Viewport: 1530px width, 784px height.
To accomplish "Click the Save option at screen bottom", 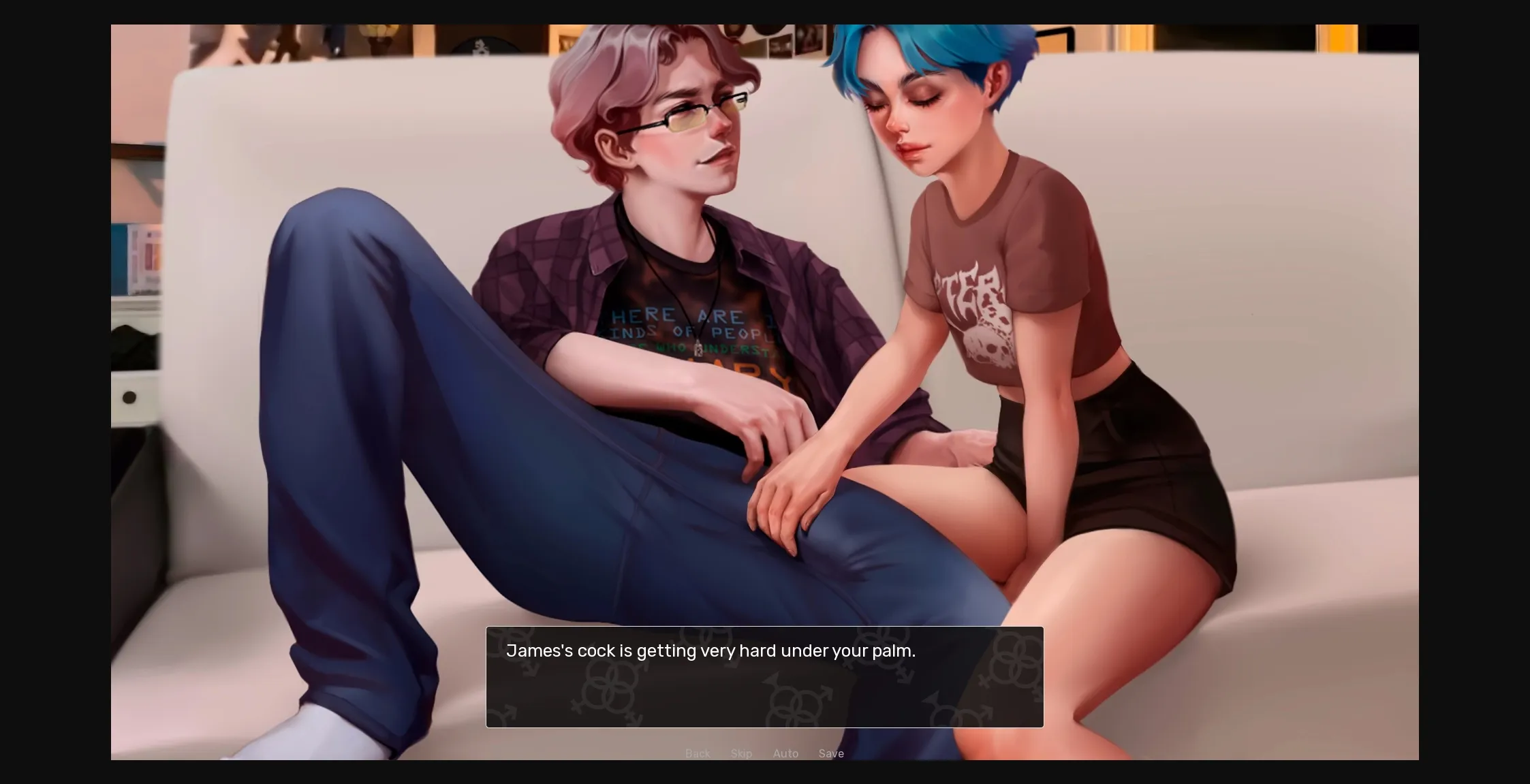I will click(x=831, y=753).
